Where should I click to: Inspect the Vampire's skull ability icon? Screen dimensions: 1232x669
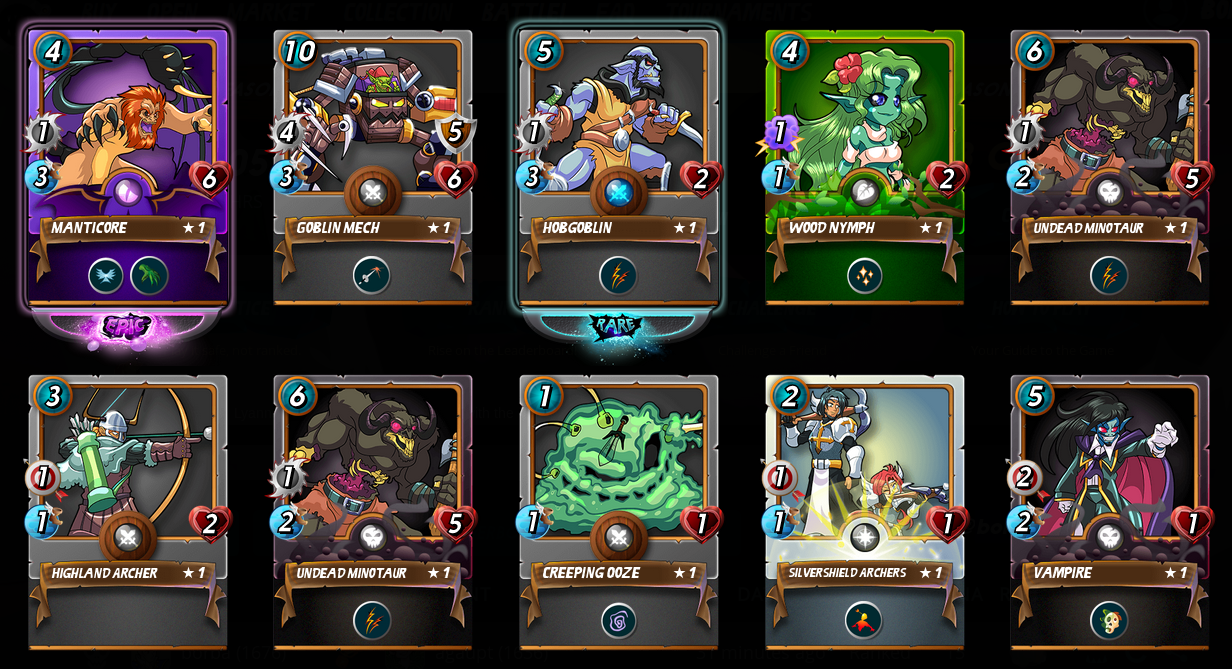point(1109,620)
